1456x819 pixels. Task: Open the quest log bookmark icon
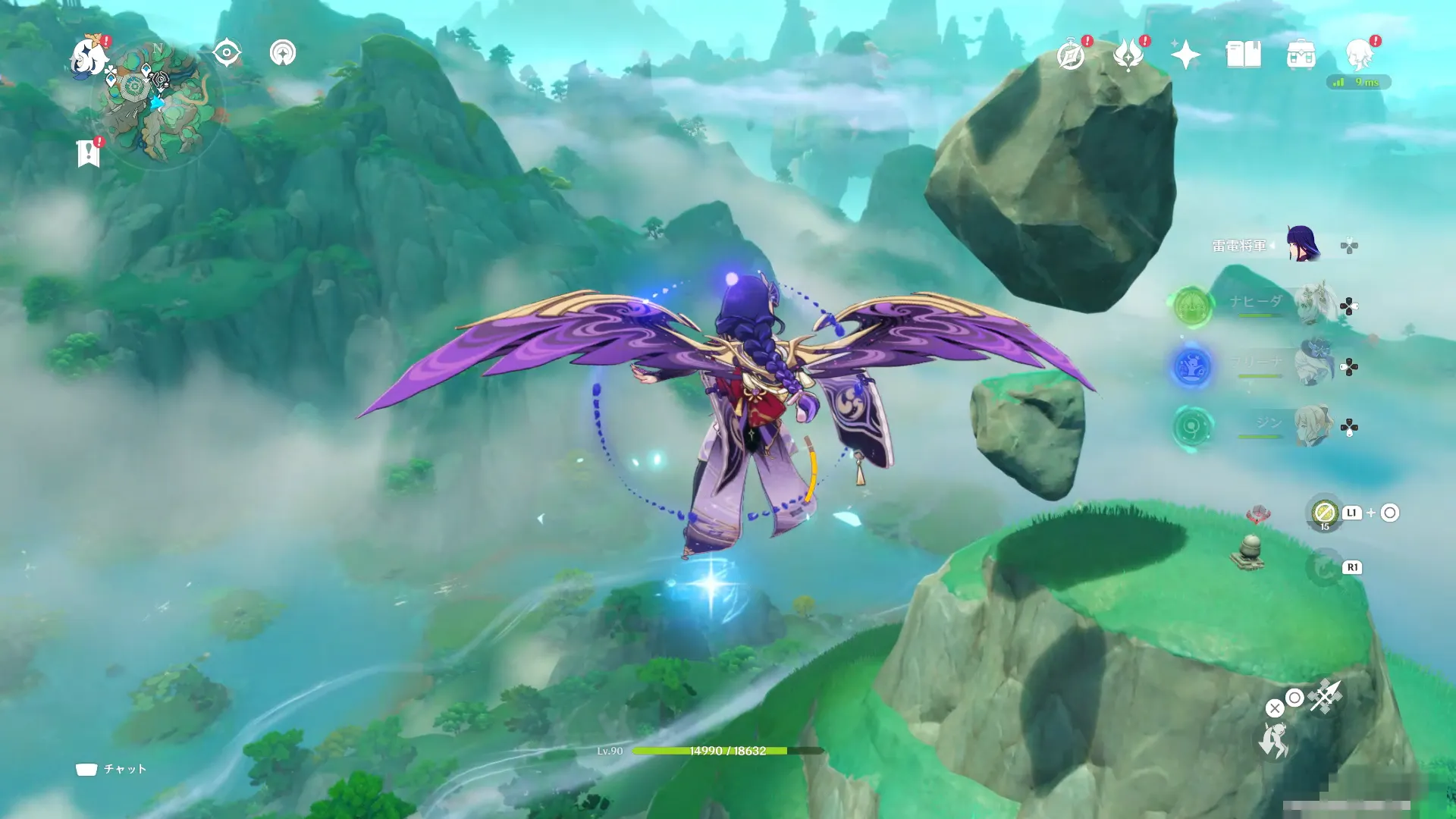point(89,153)
